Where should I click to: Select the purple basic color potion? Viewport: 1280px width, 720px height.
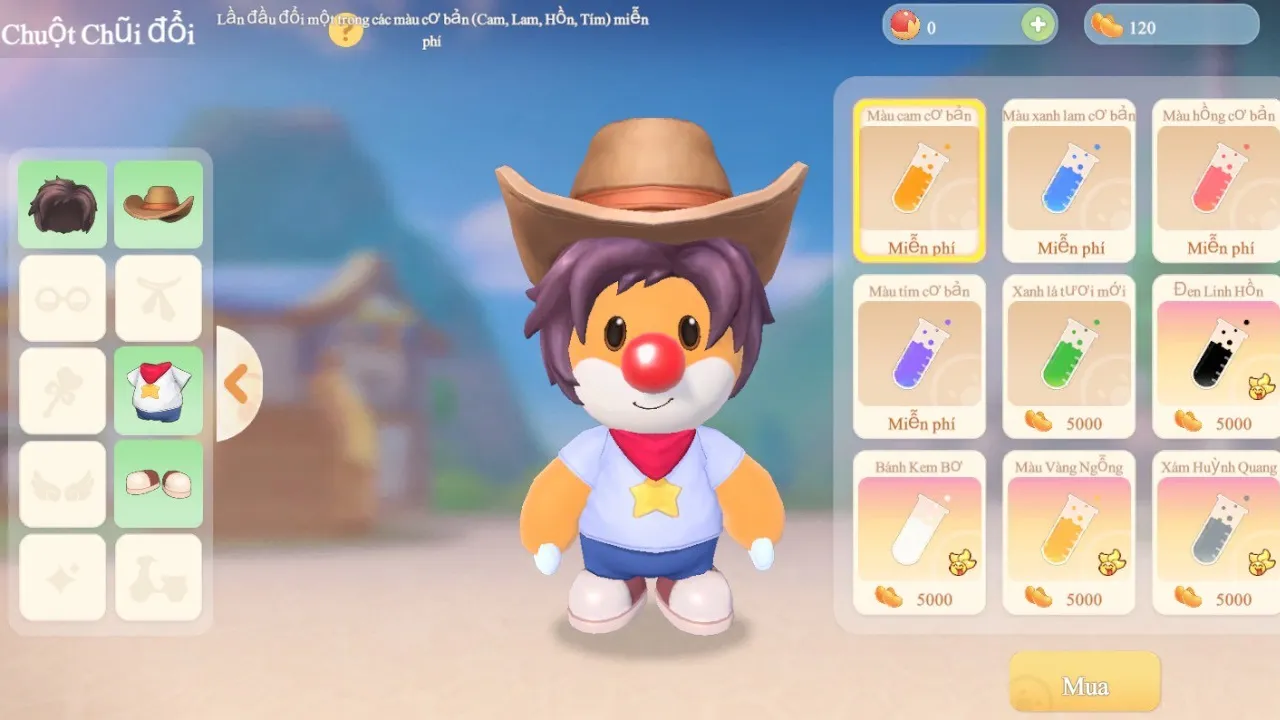click(x=919, y=357)
